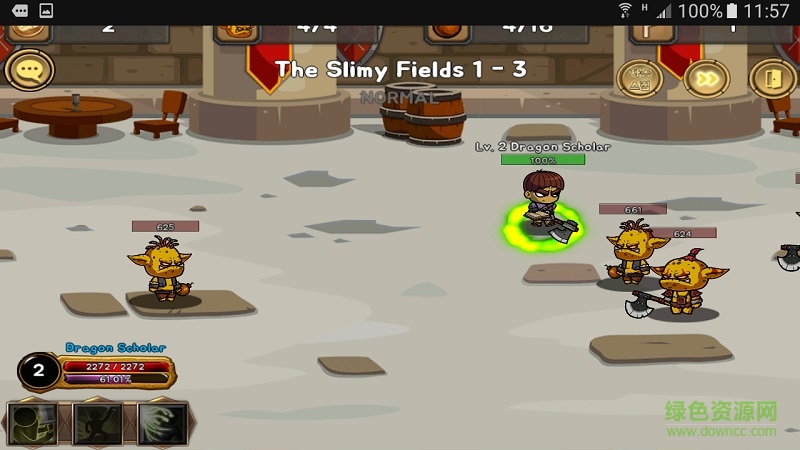Activate the leaping figure skill icon
Image resolution: width=800 pixels, height=450 pixels.
tap(97, 423)
